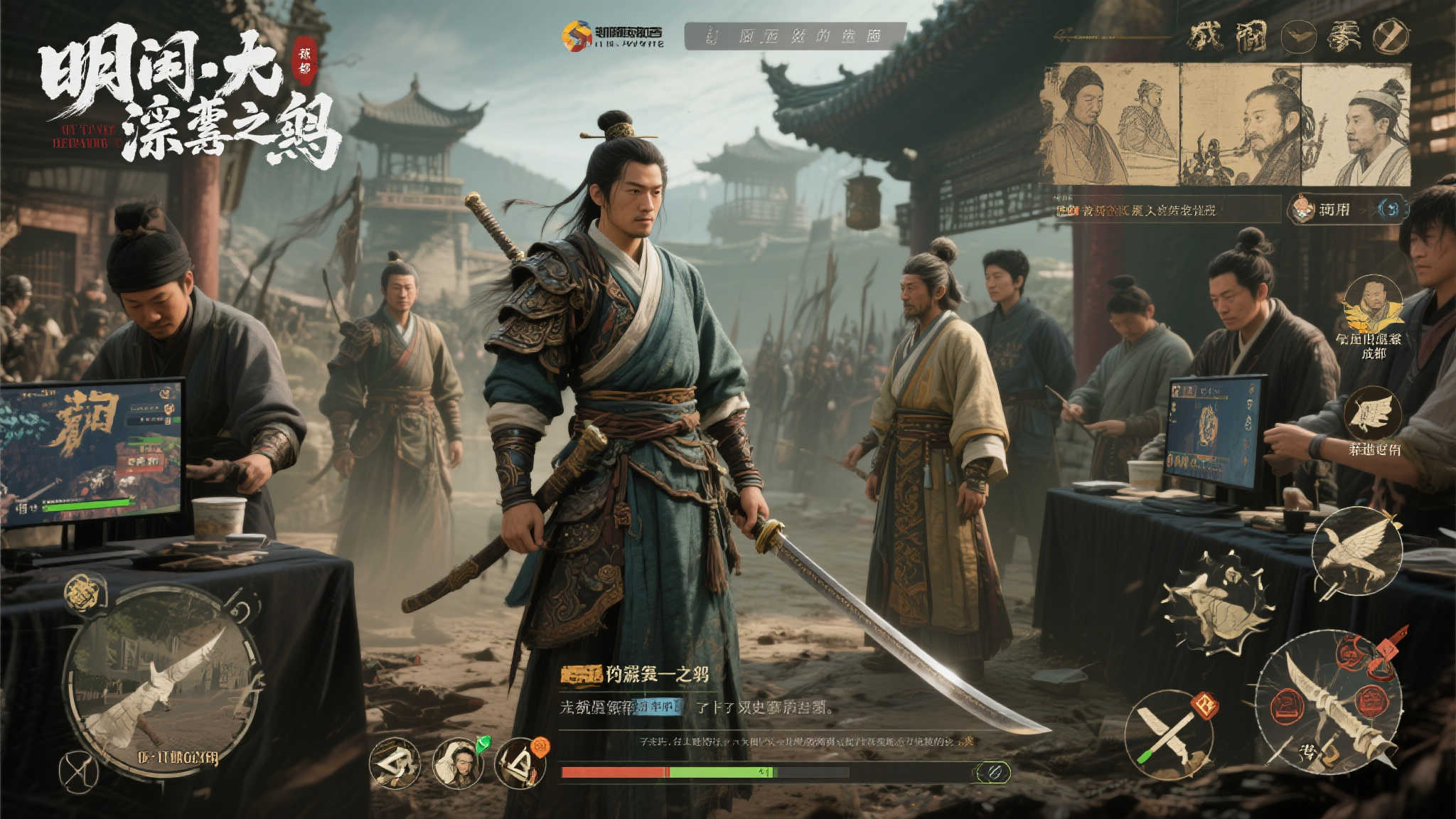
Task: Select the triangle rune icon with orange badge
Action: point(520,764)
